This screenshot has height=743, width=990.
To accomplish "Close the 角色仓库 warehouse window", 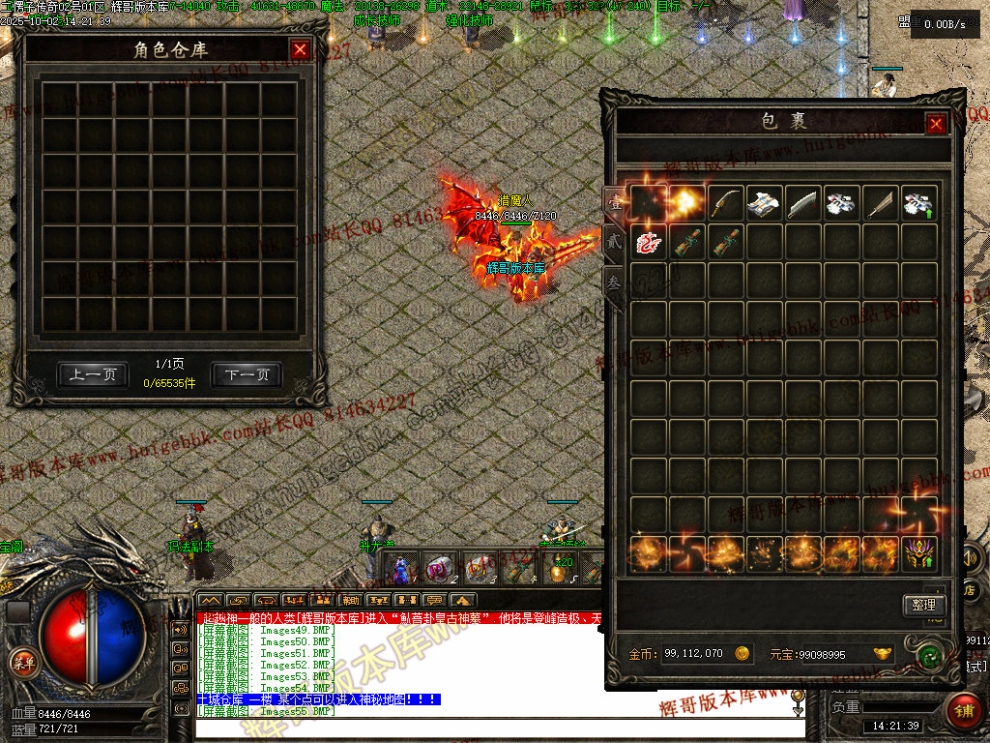I will [300, 50].
